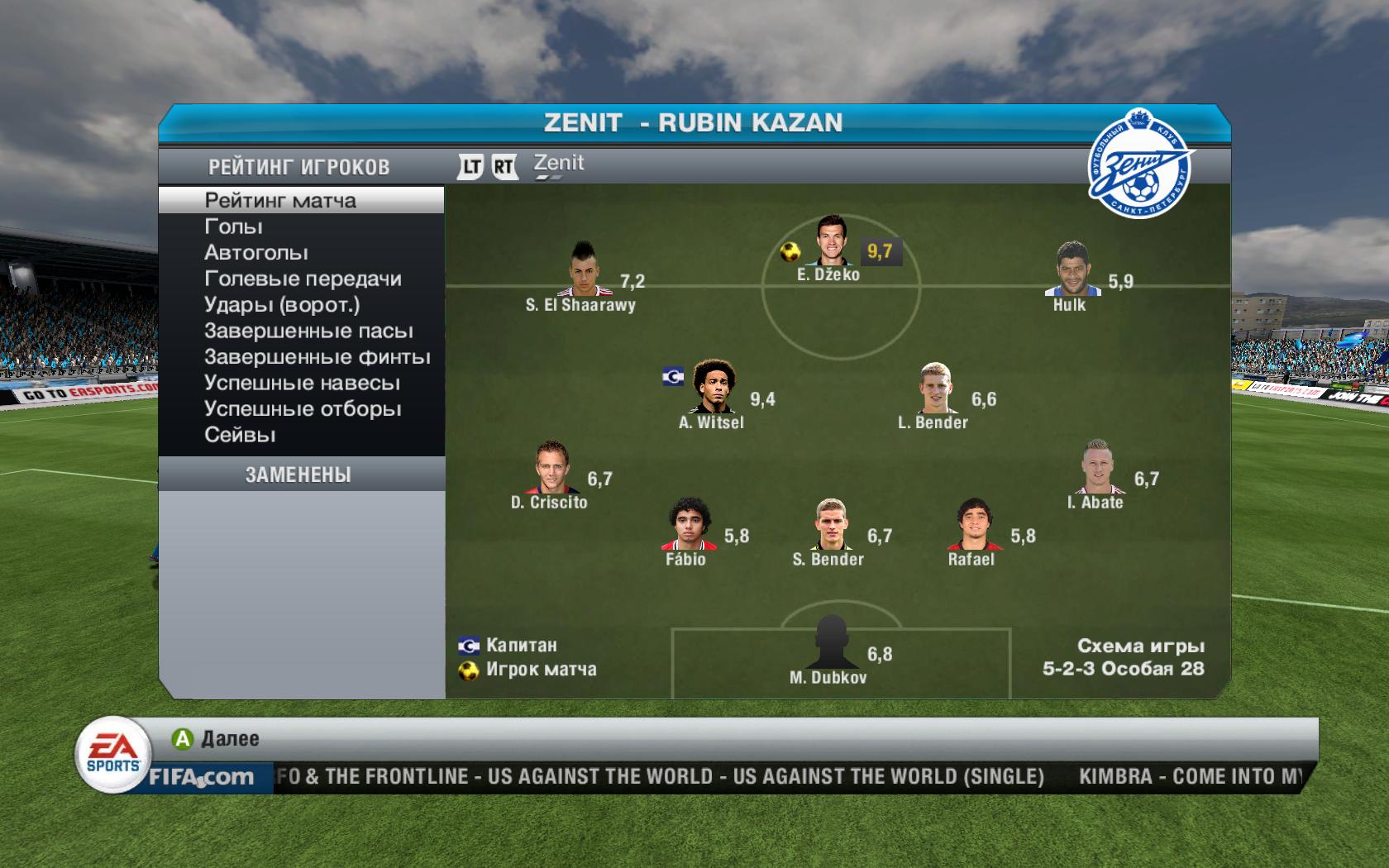Select goalkeeper M. Dubkov
The height and width of the screenshot is (868, 1389).
click(x=828, y=642)
